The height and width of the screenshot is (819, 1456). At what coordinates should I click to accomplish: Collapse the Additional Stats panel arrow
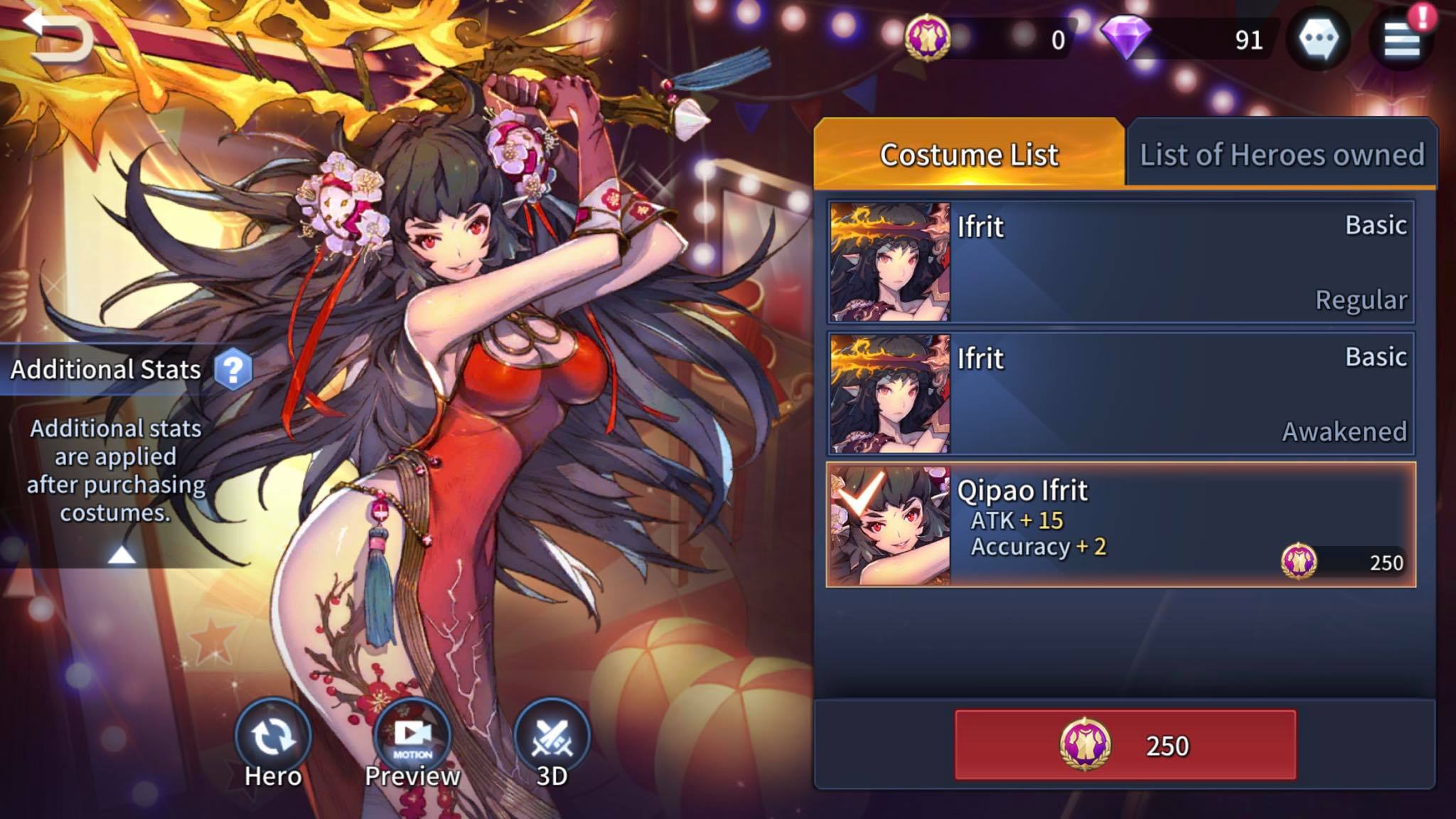point(122,555)
